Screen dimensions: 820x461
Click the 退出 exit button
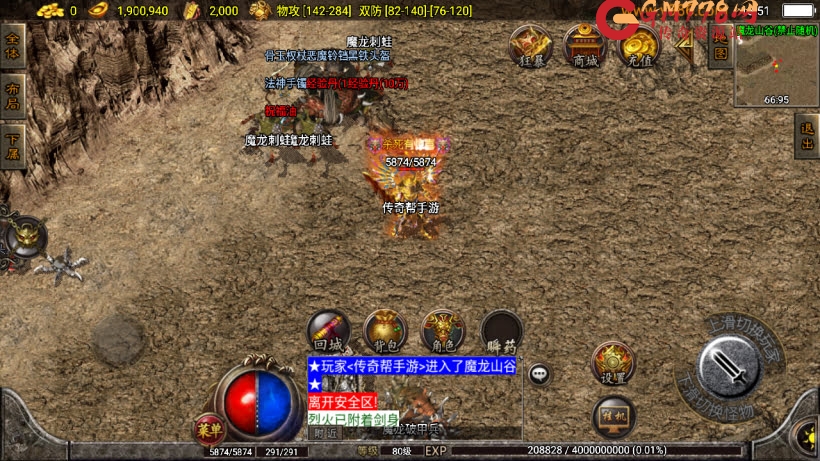[807, 135]
